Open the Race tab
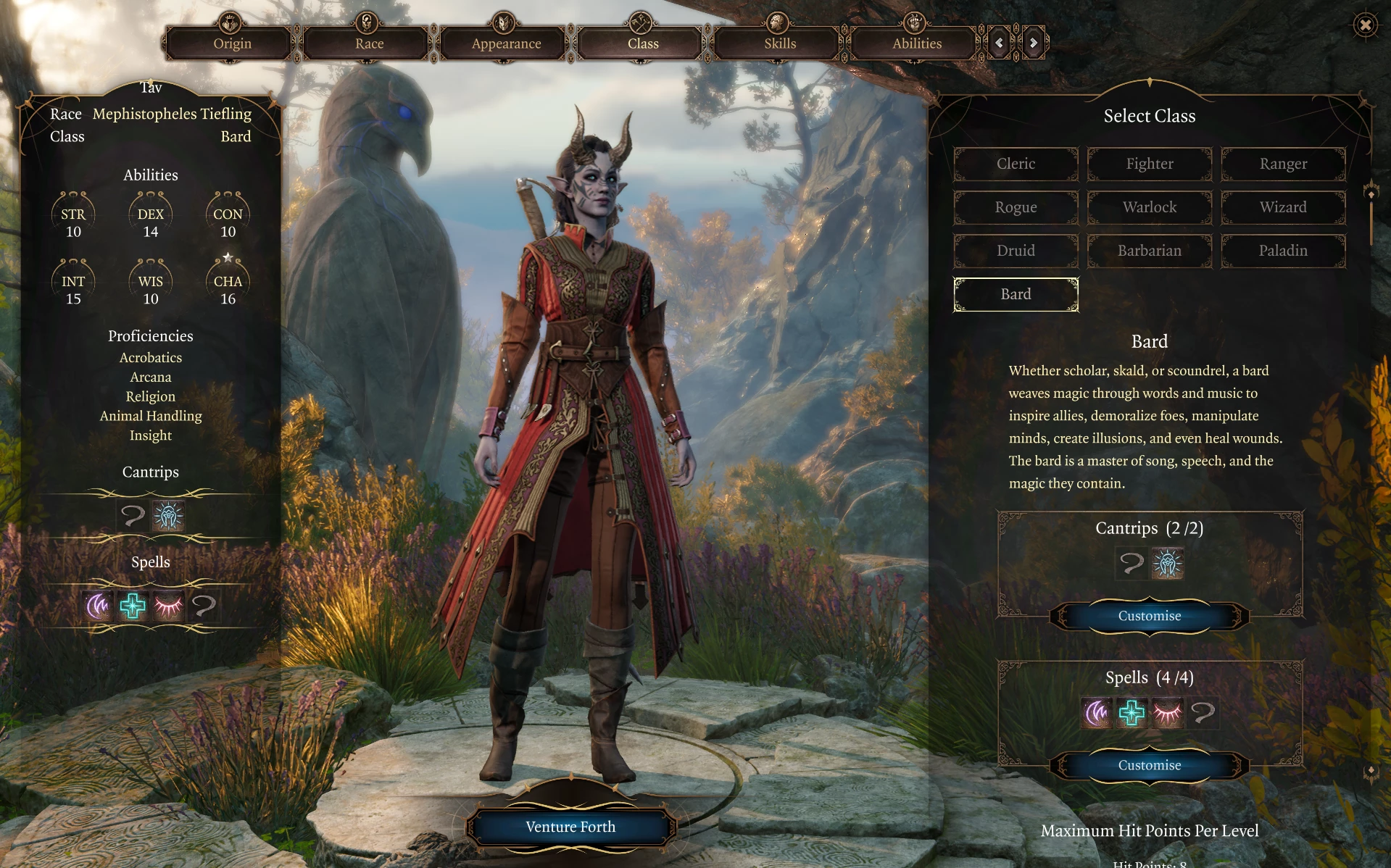Viewport: 1391px width, 868px height. 369,43
